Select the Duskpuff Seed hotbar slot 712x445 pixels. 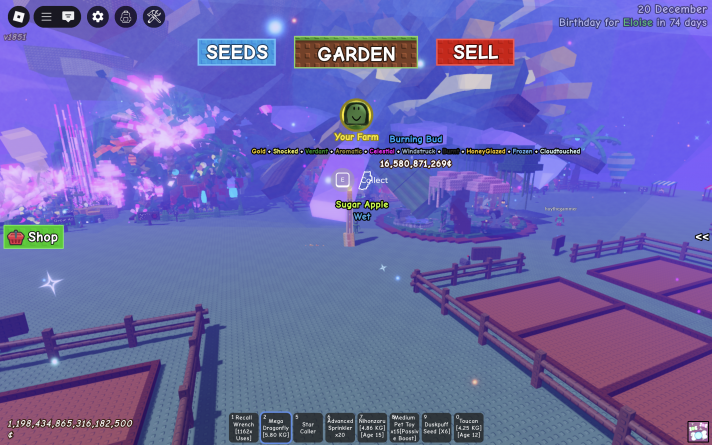pyautogui.click(x=436, y=427)
